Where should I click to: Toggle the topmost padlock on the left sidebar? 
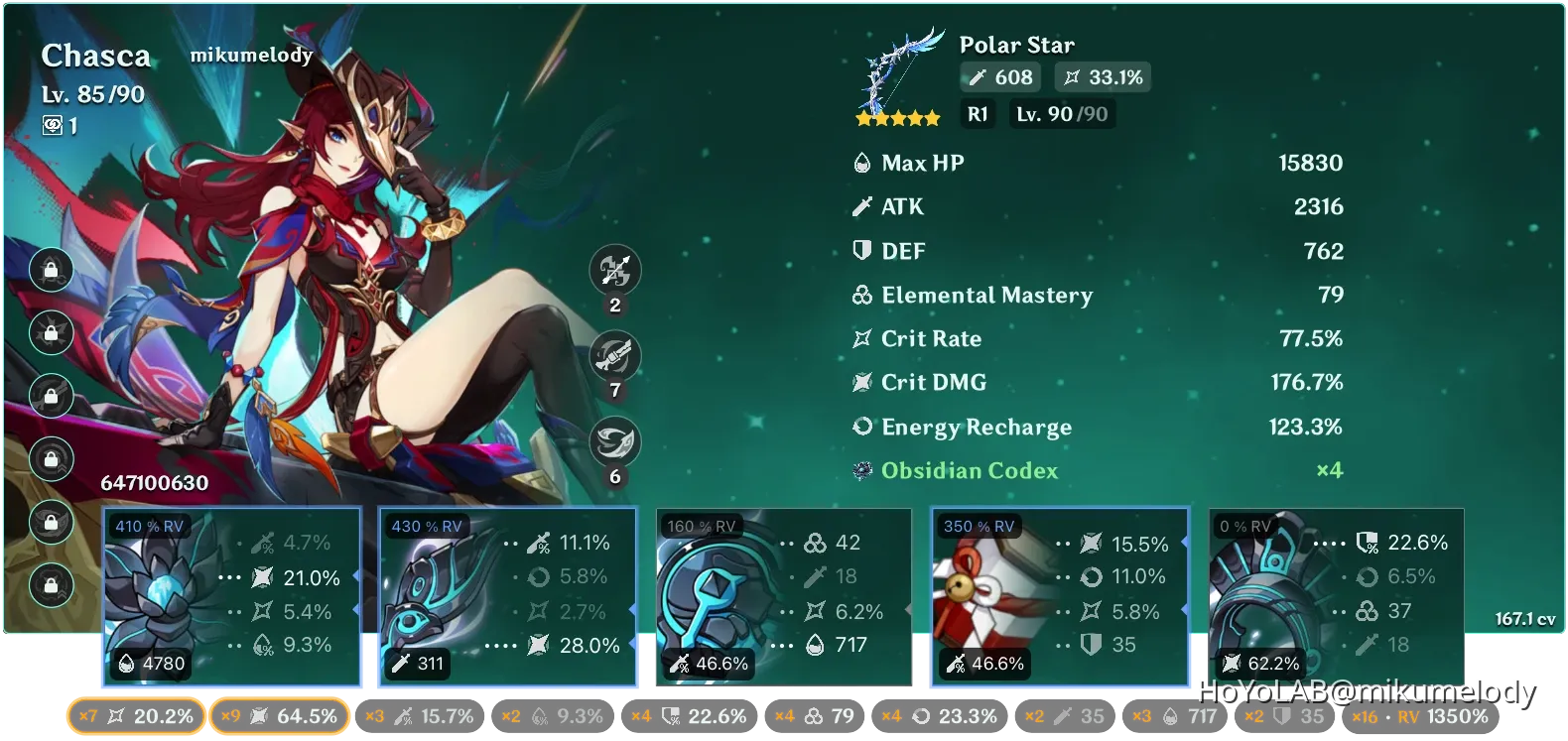coord(51,270)
